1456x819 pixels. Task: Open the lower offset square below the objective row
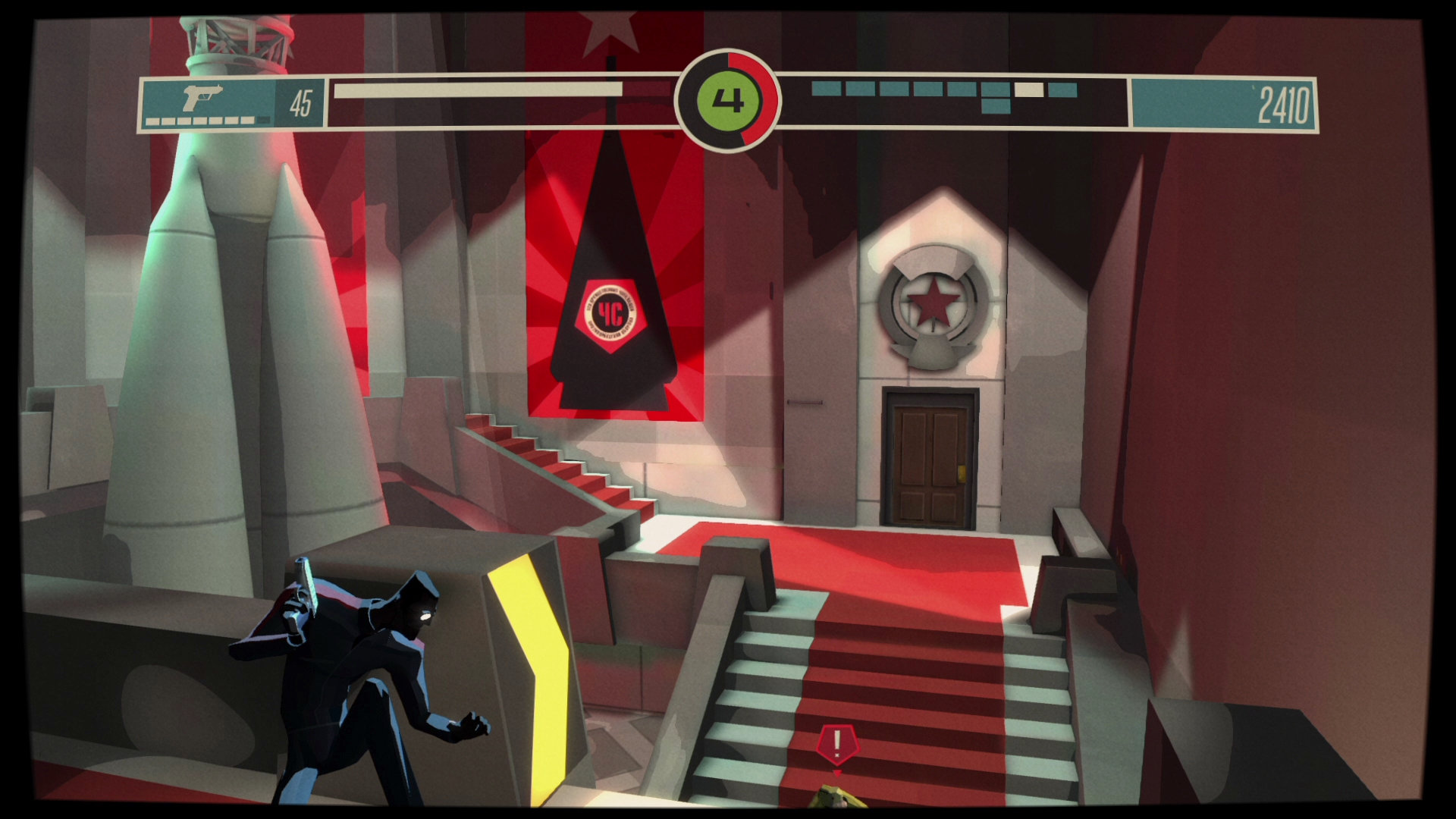996,106
